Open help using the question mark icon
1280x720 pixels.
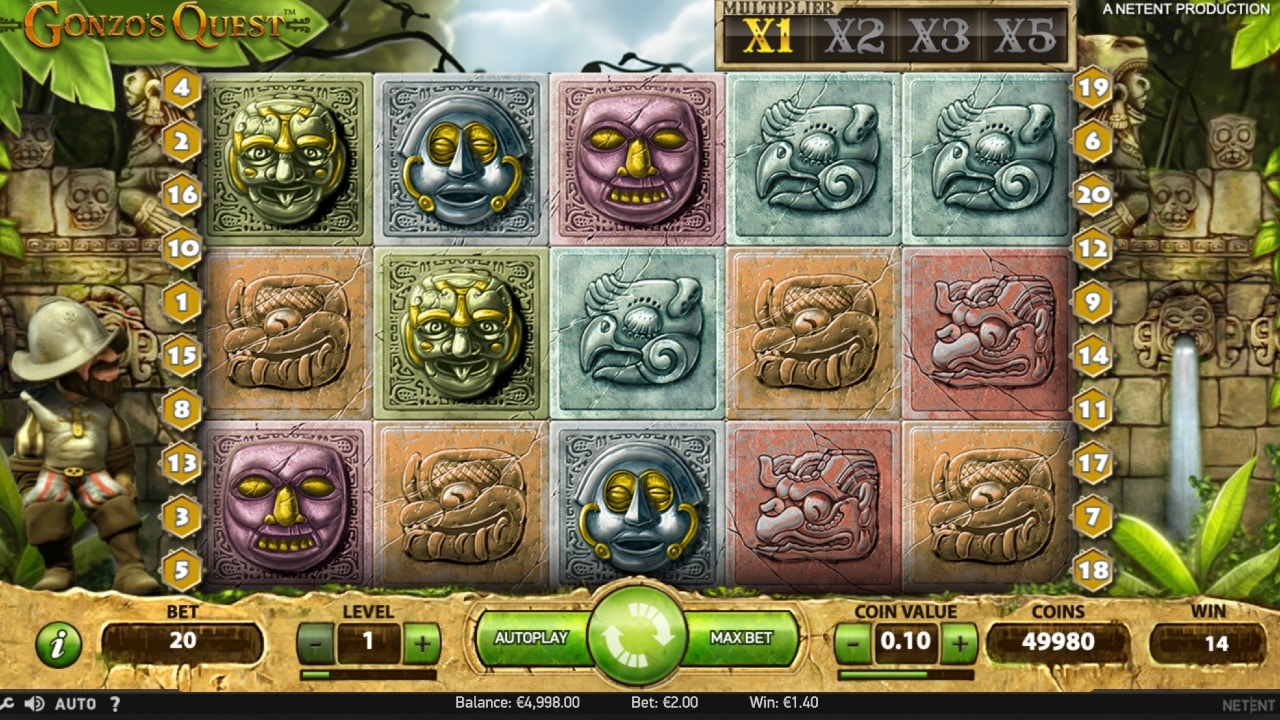[118, 703]
